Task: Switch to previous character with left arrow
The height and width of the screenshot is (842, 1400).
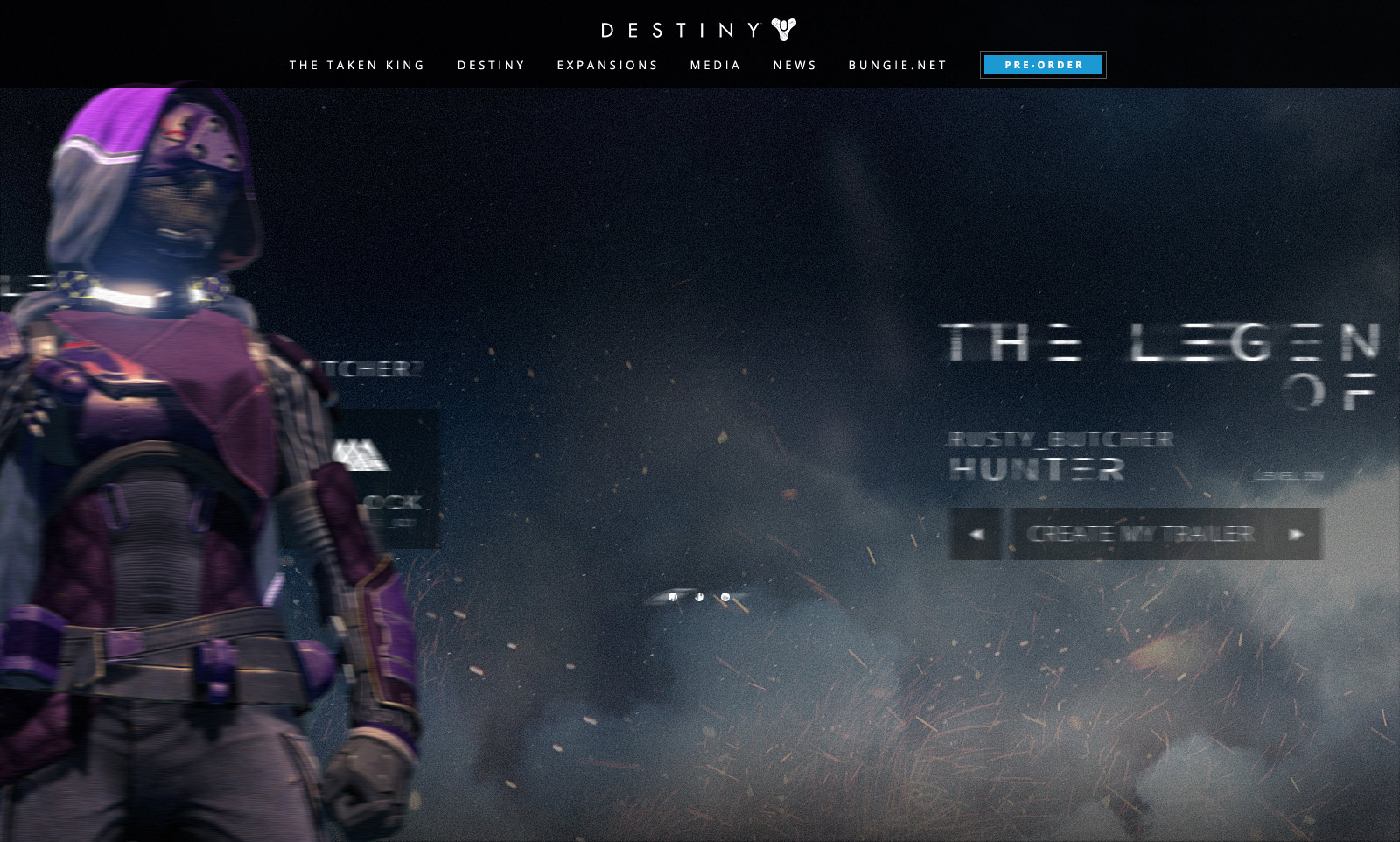Action: coord(976,534)
